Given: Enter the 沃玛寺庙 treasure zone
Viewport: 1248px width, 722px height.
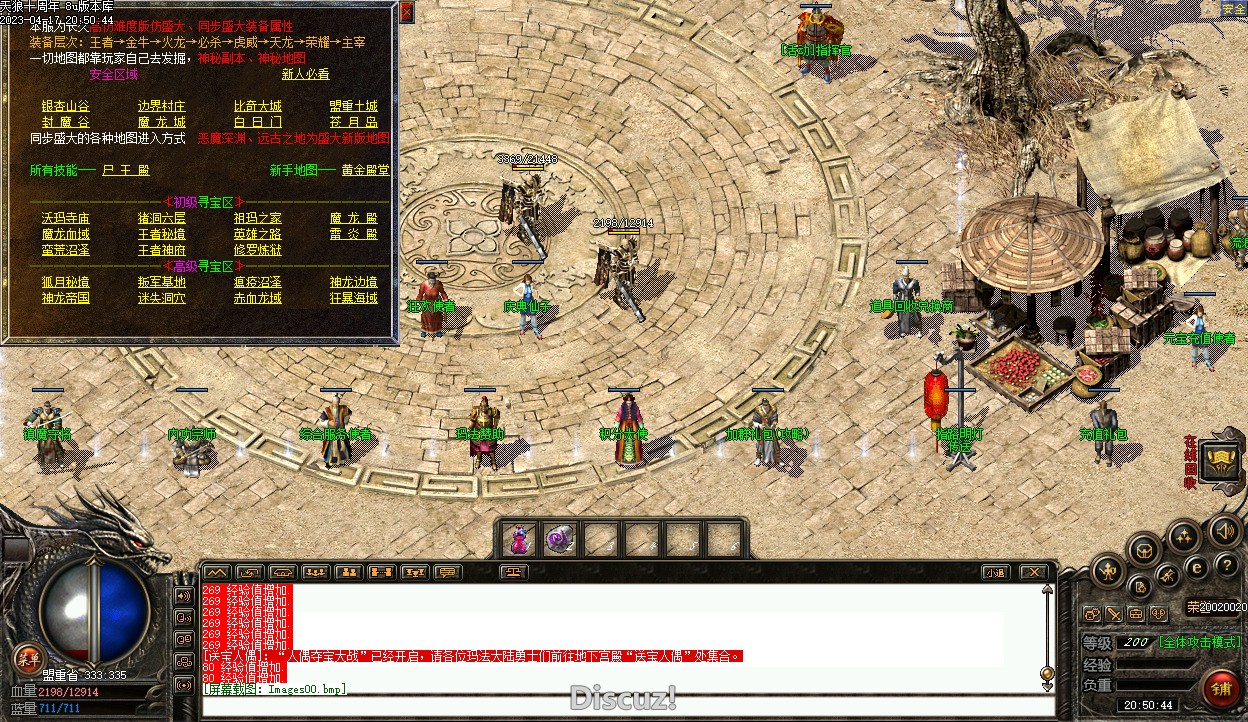Looking at the screenshot, I should point(65,218).
